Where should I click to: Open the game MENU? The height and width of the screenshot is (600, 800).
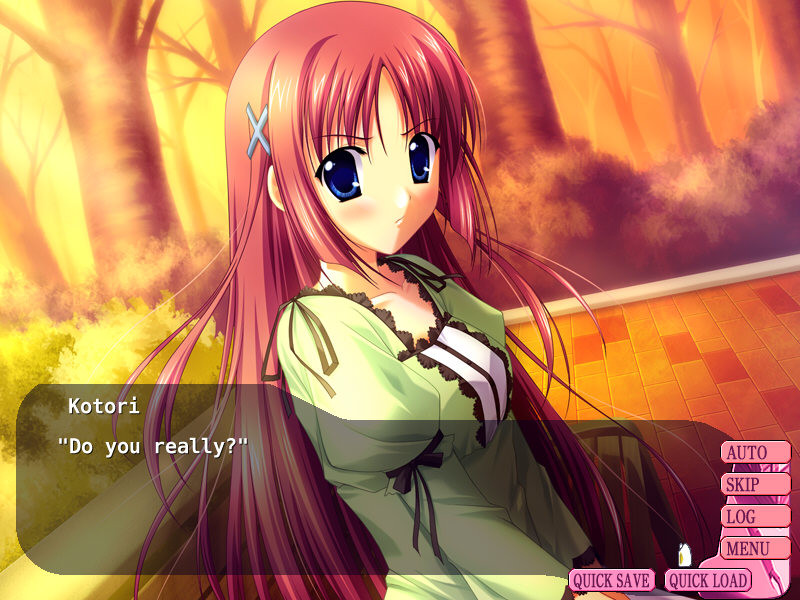[755, 549]
